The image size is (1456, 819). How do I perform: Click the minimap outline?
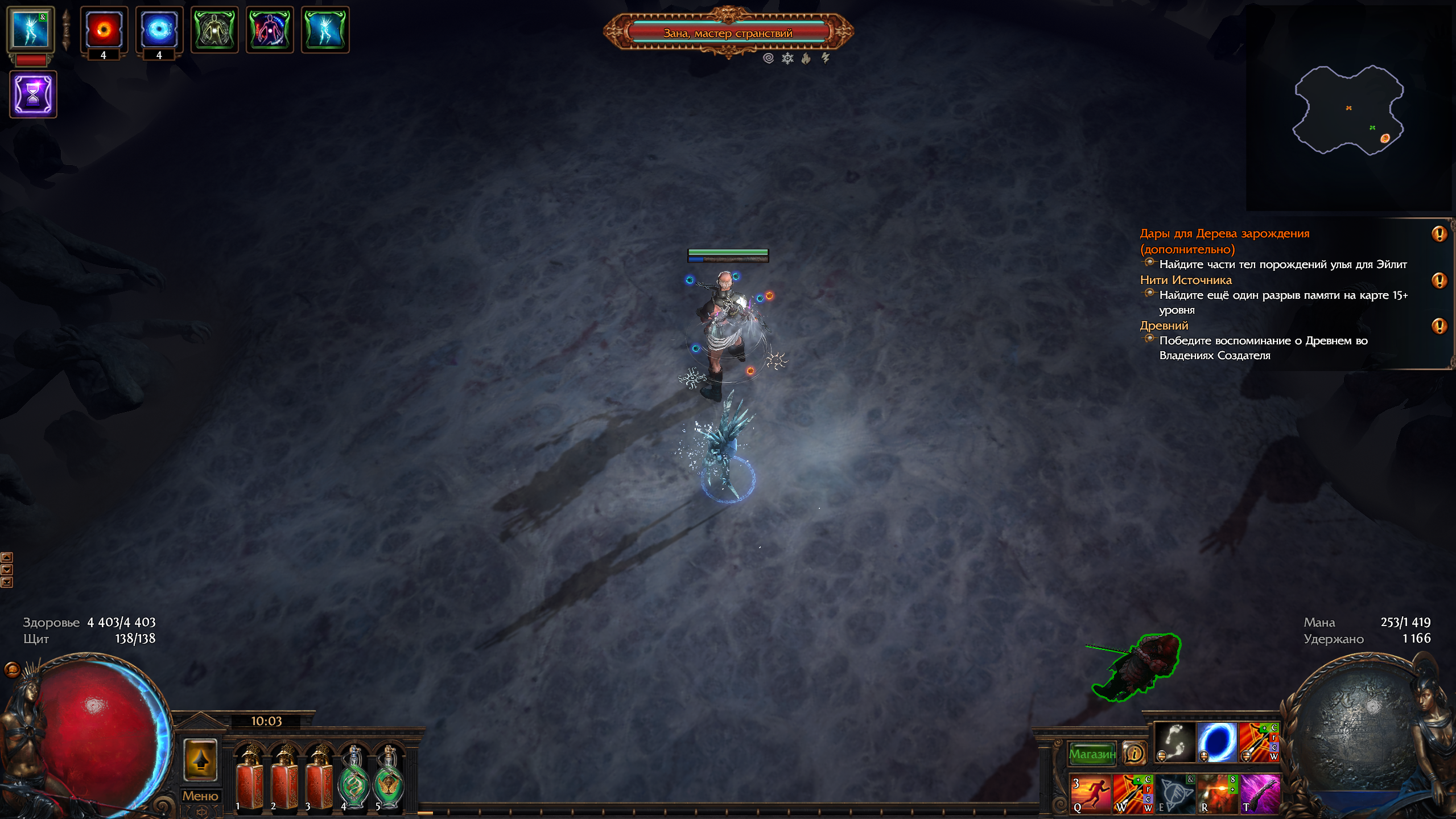pyautogui.click(x=1348, y=110)
